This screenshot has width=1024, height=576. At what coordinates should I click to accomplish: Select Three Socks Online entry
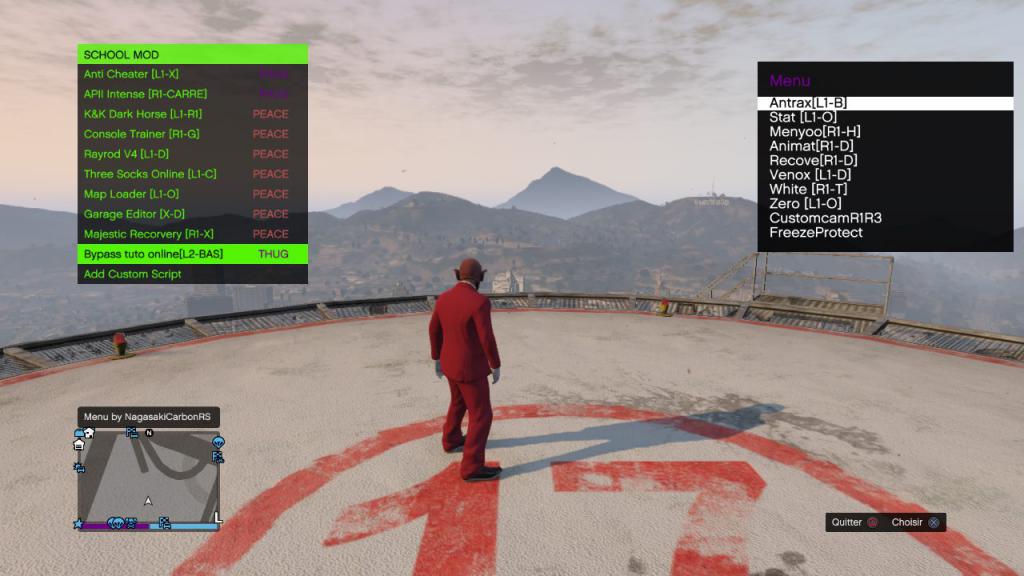[150, 174]
